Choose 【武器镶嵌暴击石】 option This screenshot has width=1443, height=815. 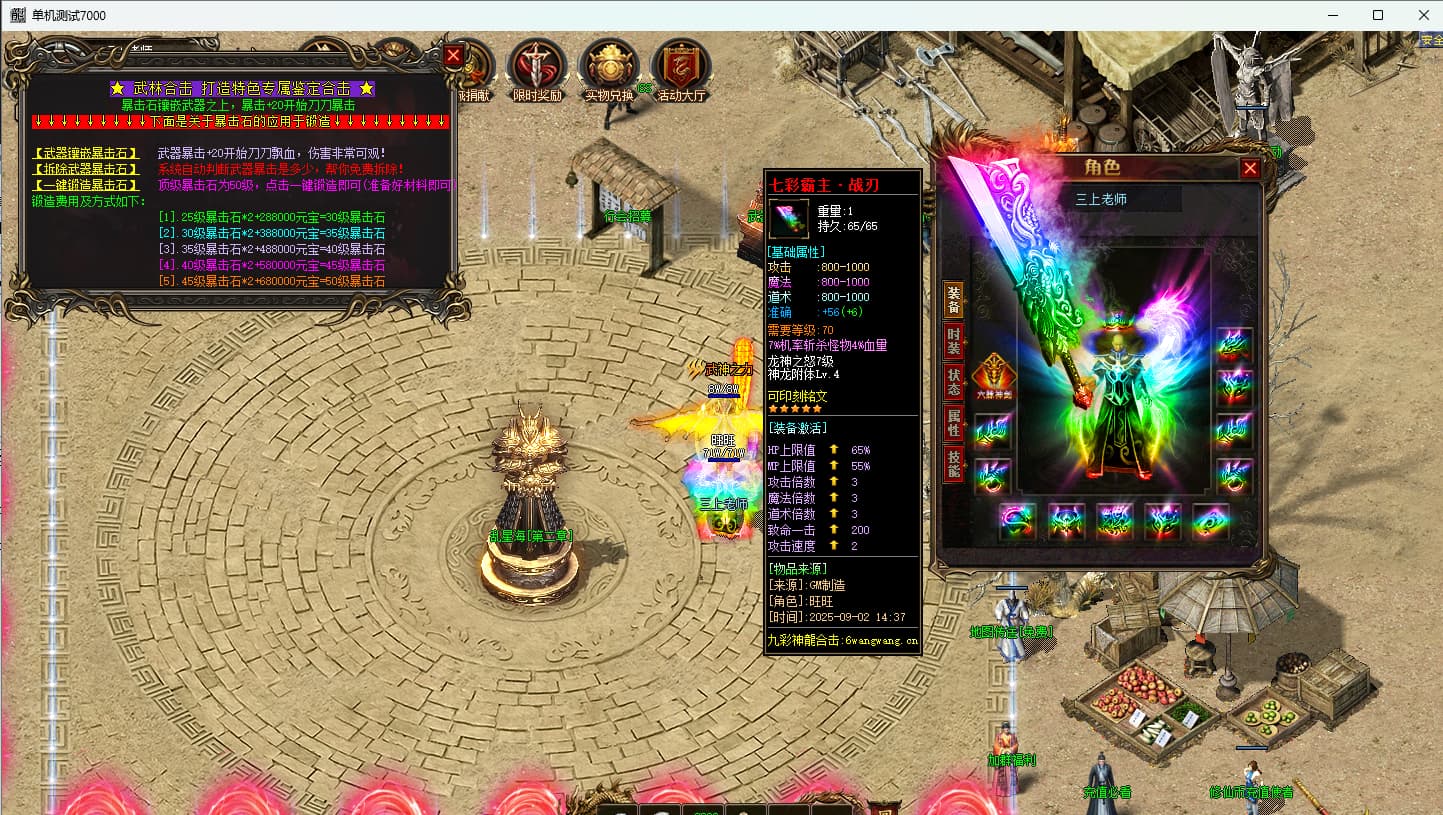coord(86,154)
